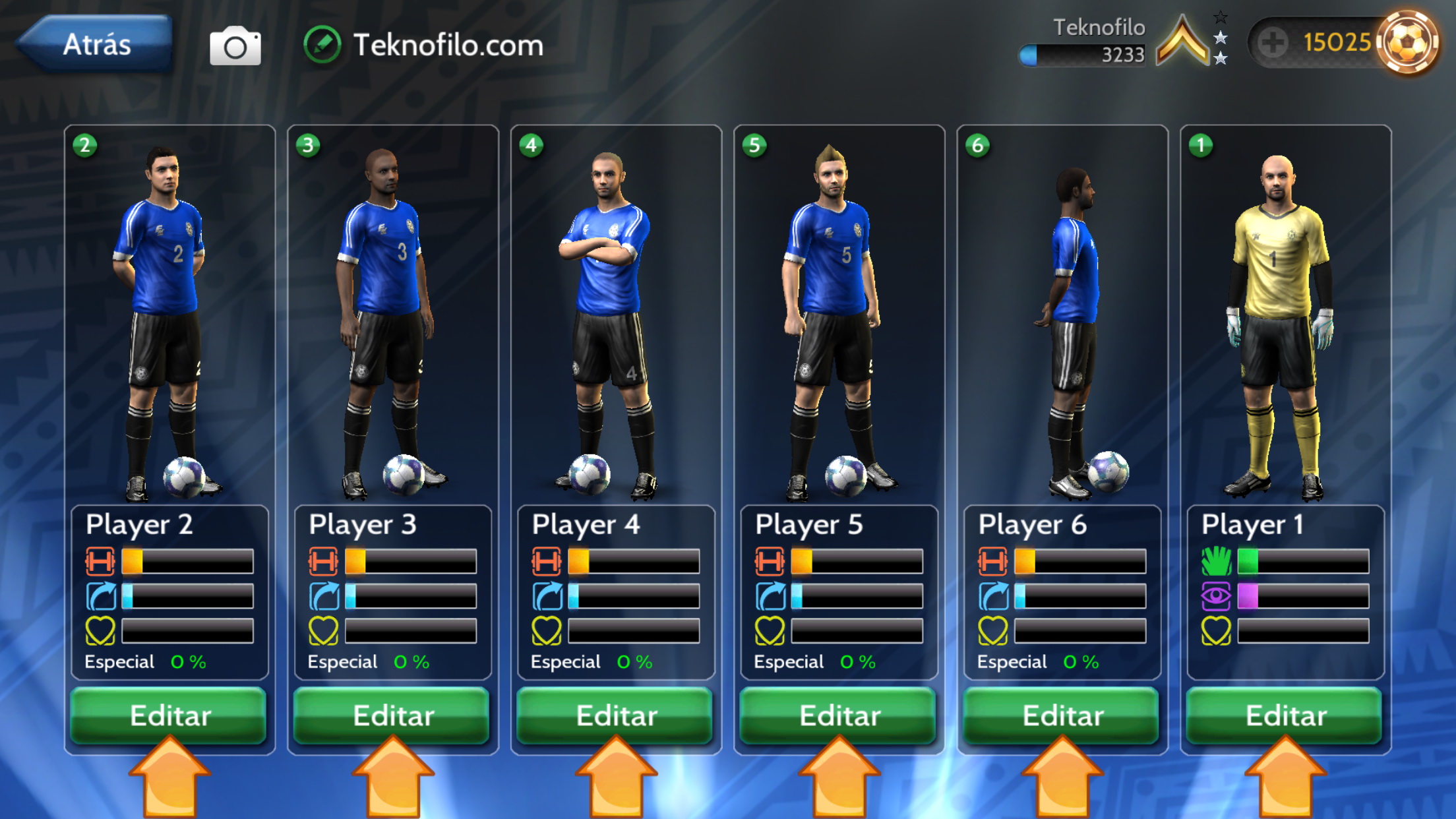Open the Teknofilo rank chevron badge
Image resolution: width=1456 pixels, height=819 pixels.
[x=1184, y=41]
